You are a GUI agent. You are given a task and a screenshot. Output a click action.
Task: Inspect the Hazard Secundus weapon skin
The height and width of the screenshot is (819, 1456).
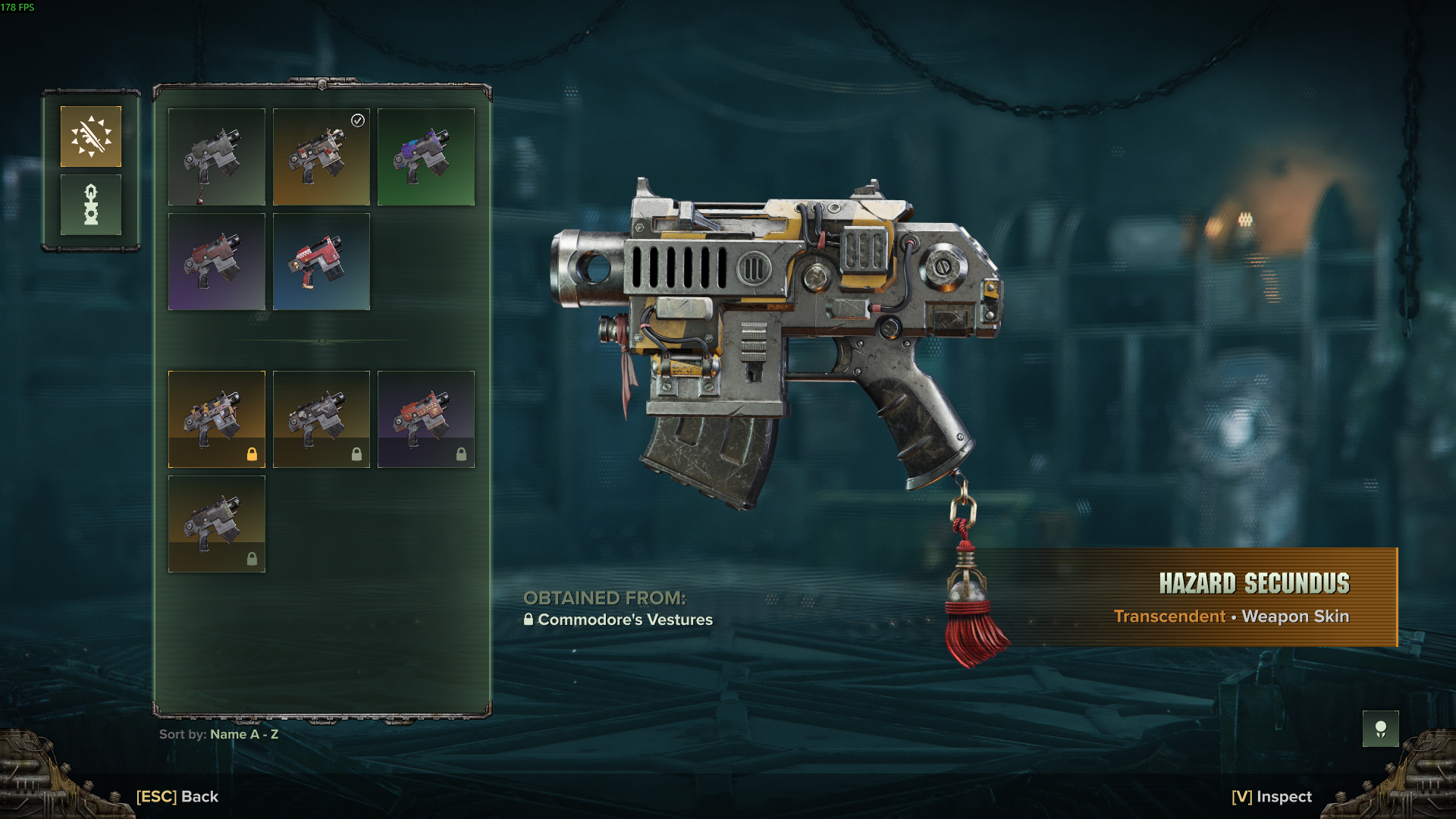click(1272, 796)
